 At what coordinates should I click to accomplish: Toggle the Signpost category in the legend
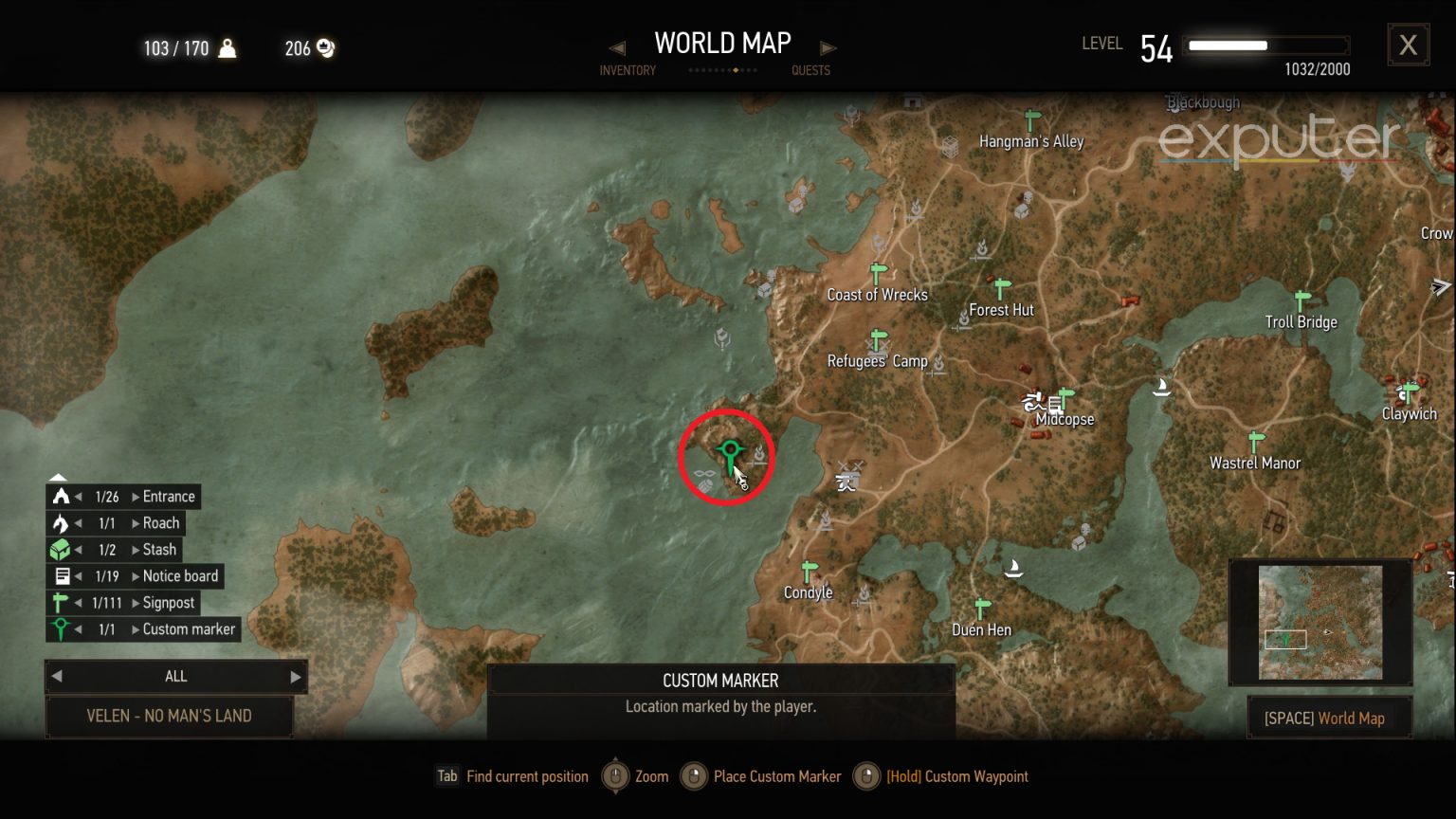coord(61,602)
